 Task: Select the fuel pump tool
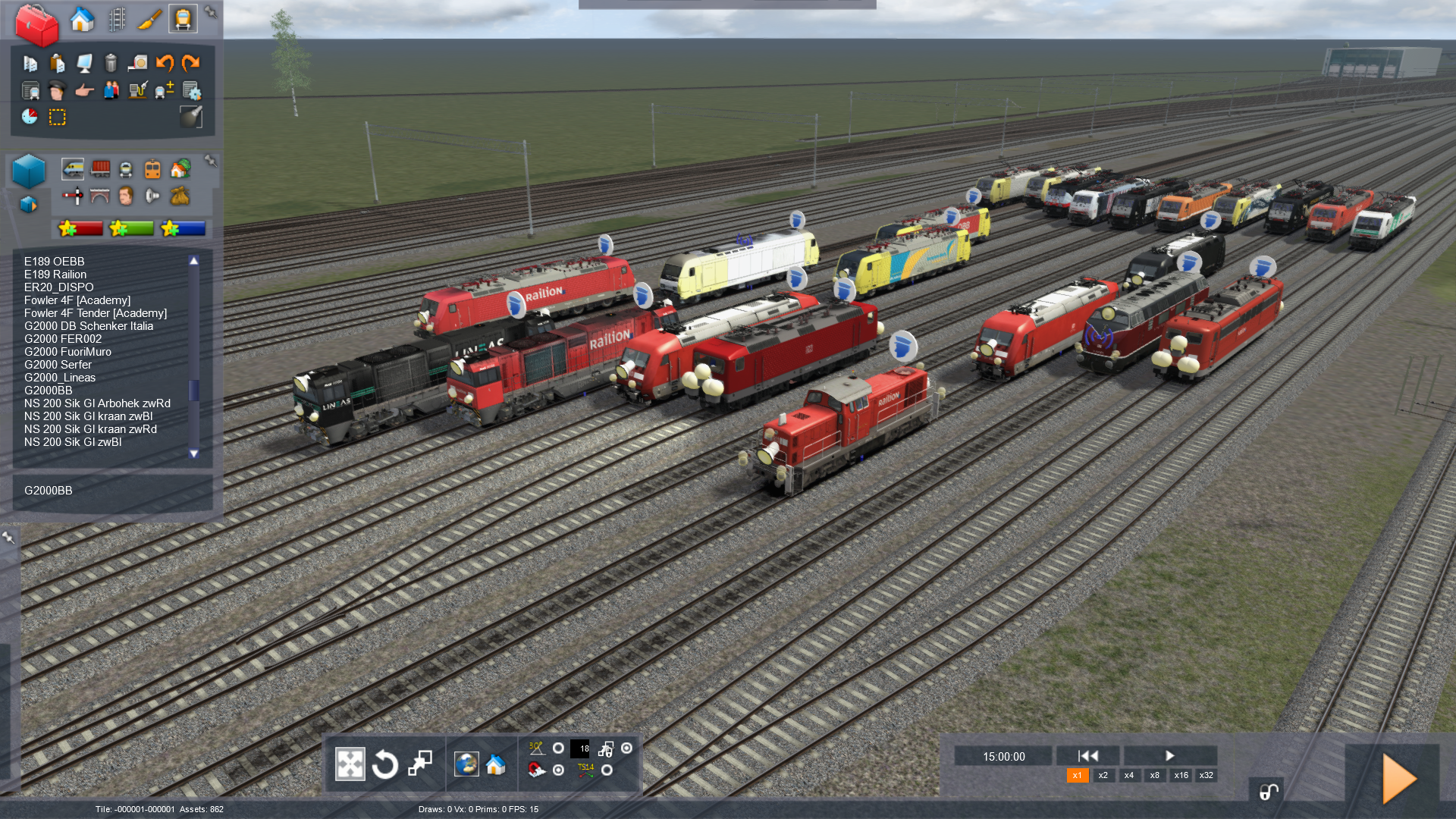[137, 91]
